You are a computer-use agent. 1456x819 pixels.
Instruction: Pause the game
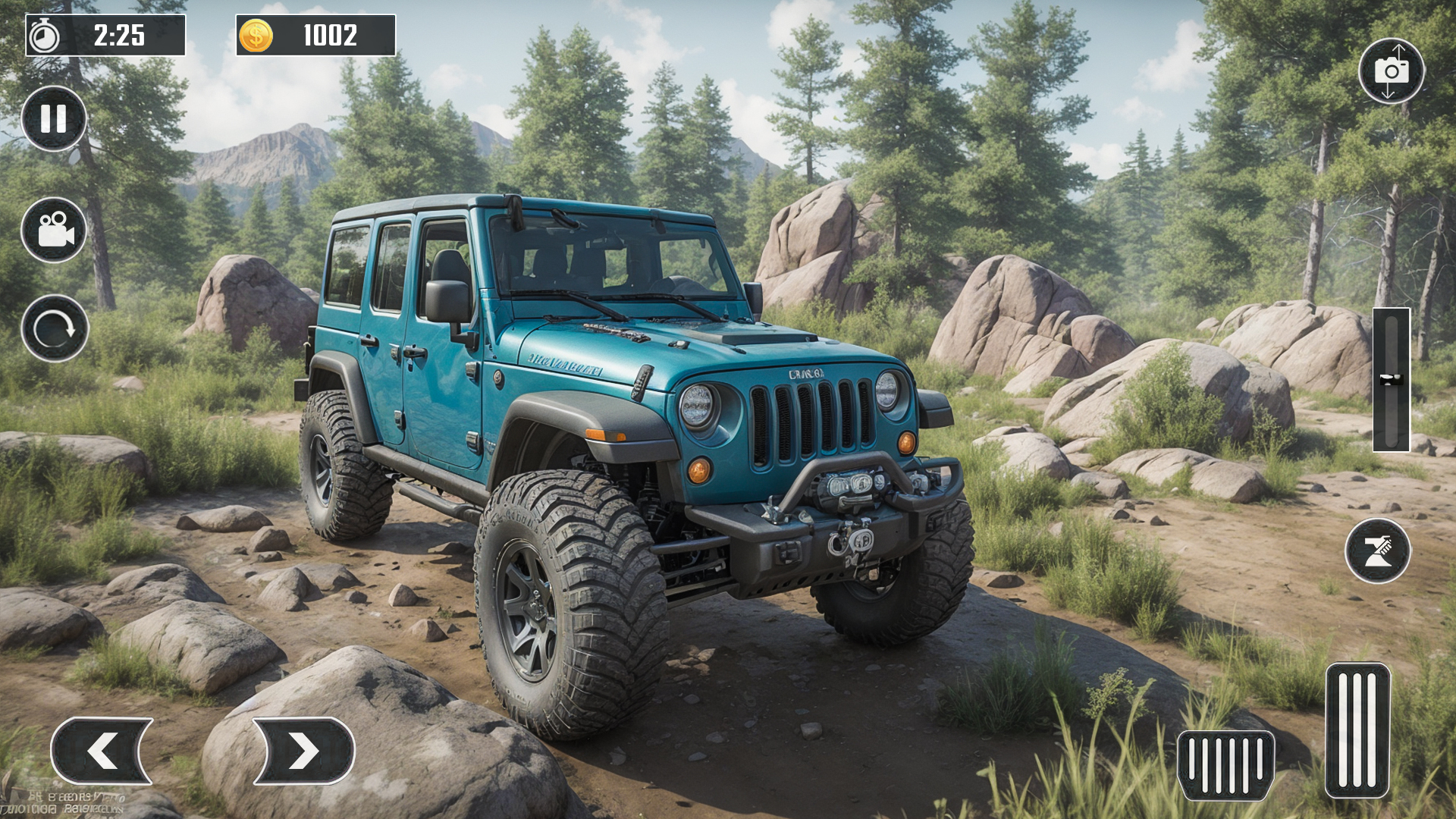(54, 119)
